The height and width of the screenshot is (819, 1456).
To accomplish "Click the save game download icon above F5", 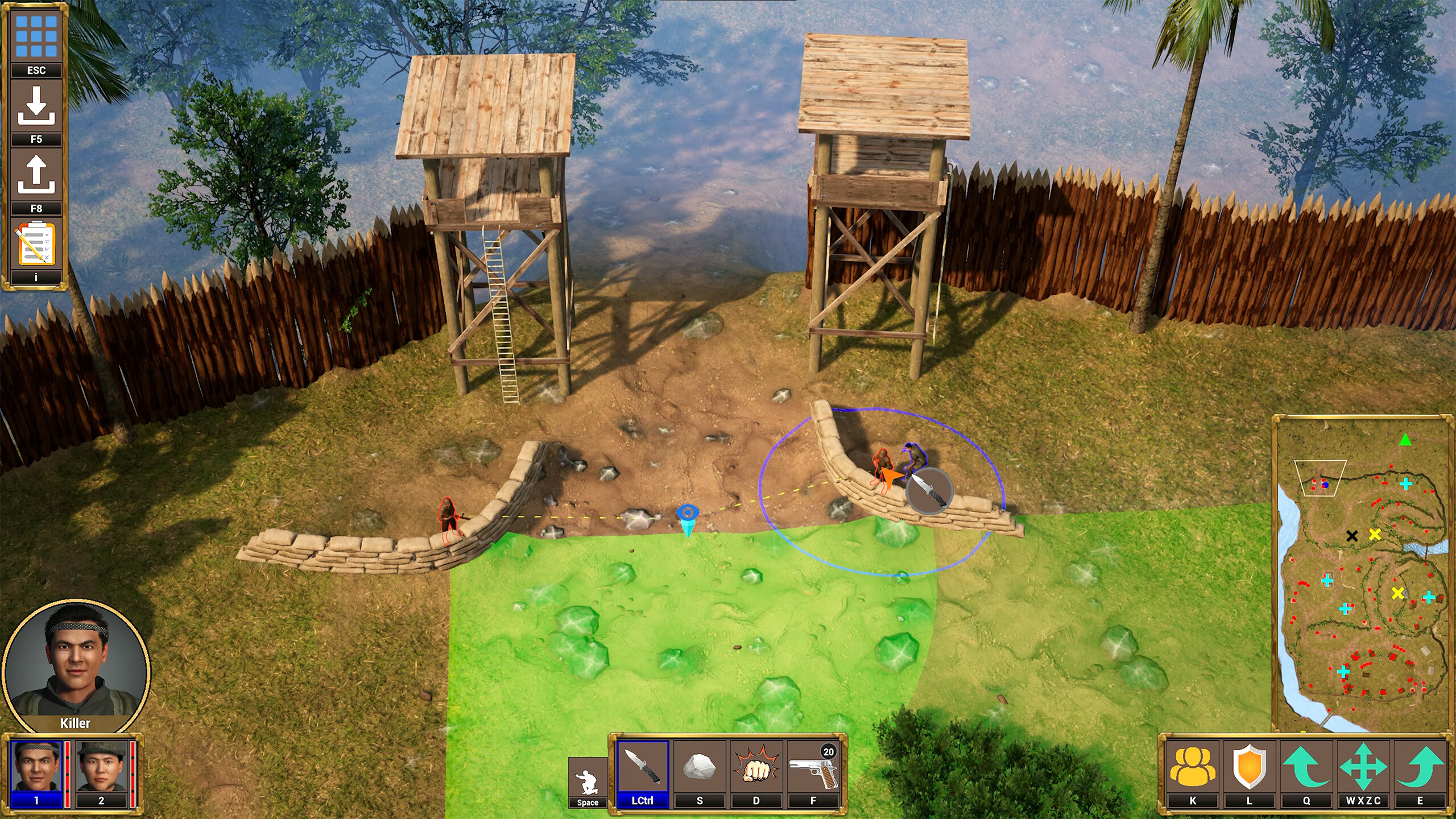I will click(36, 105).
